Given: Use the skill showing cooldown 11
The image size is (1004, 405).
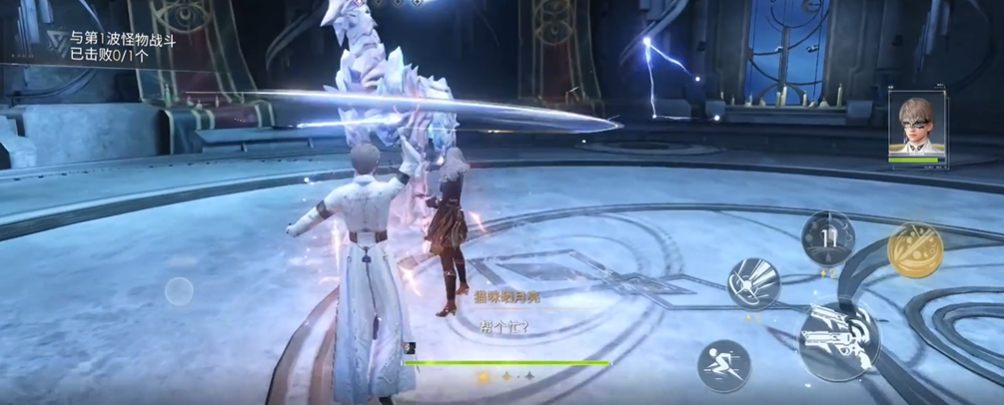Looking at the screenshot, I should [827, 238].
